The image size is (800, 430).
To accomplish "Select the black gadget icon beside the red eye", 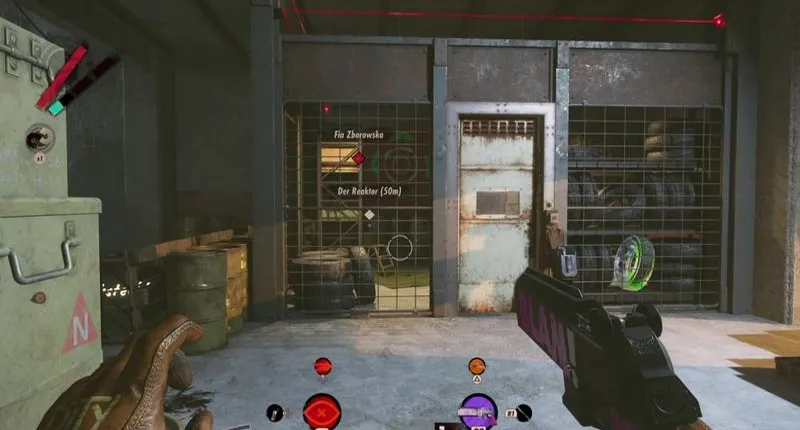I will [x=275, y=412].
